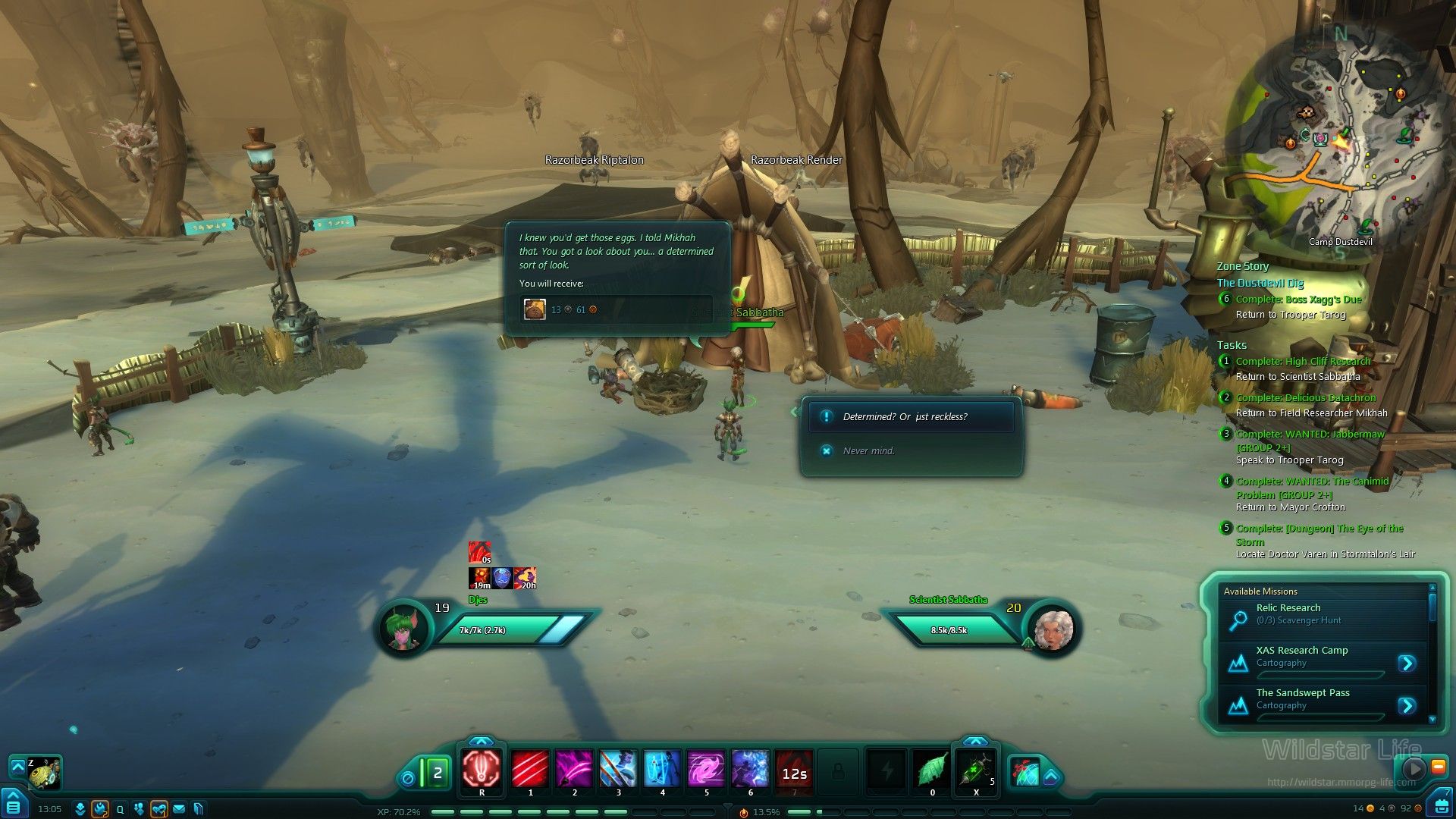Click the arrow beside XAS Research Camp
Viewport: 1456px width, 819px height.
click(x=1407, y=664)
